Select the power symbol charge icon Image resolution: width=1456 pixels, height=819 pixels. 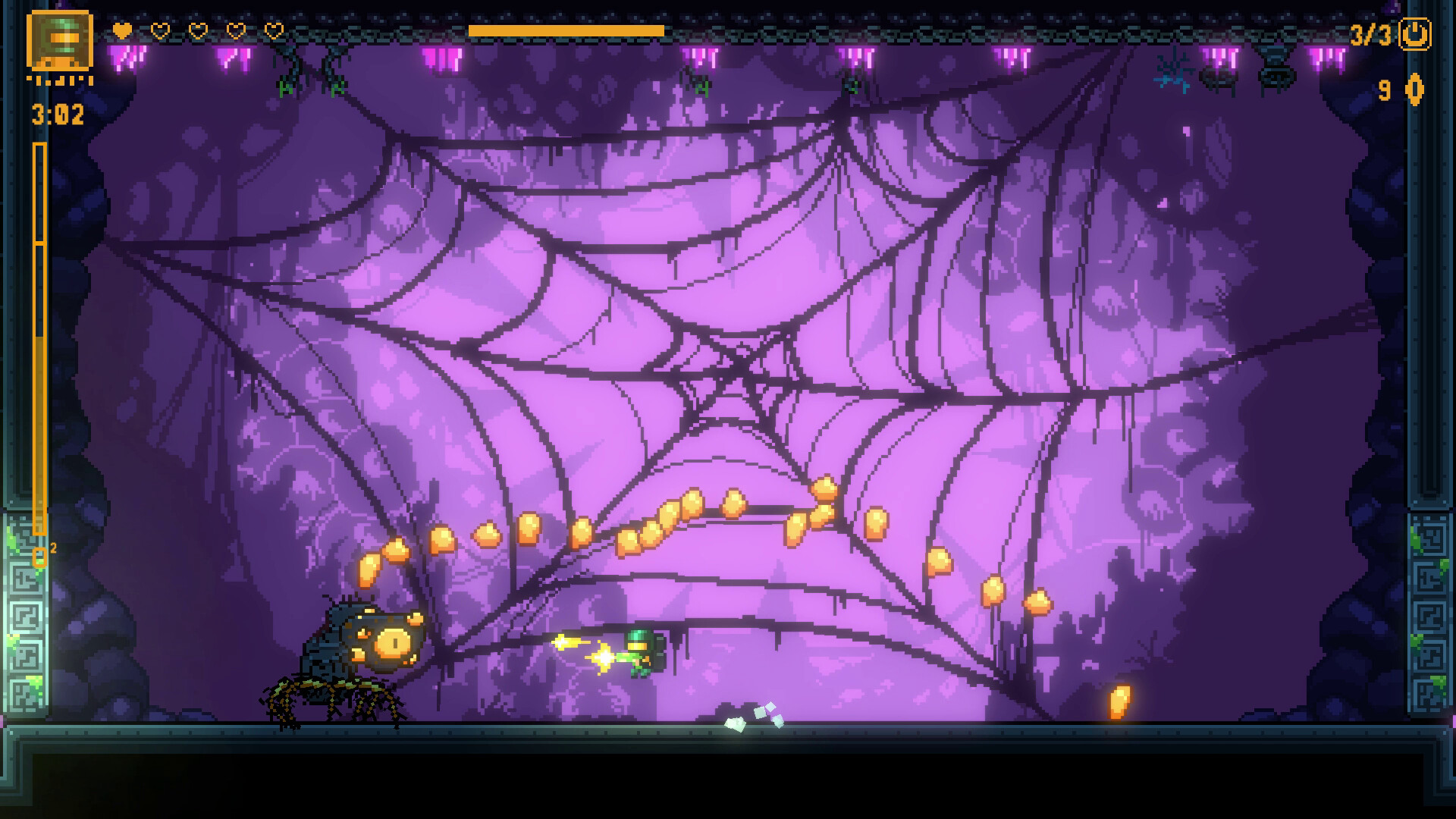(x=1414, y=35)
